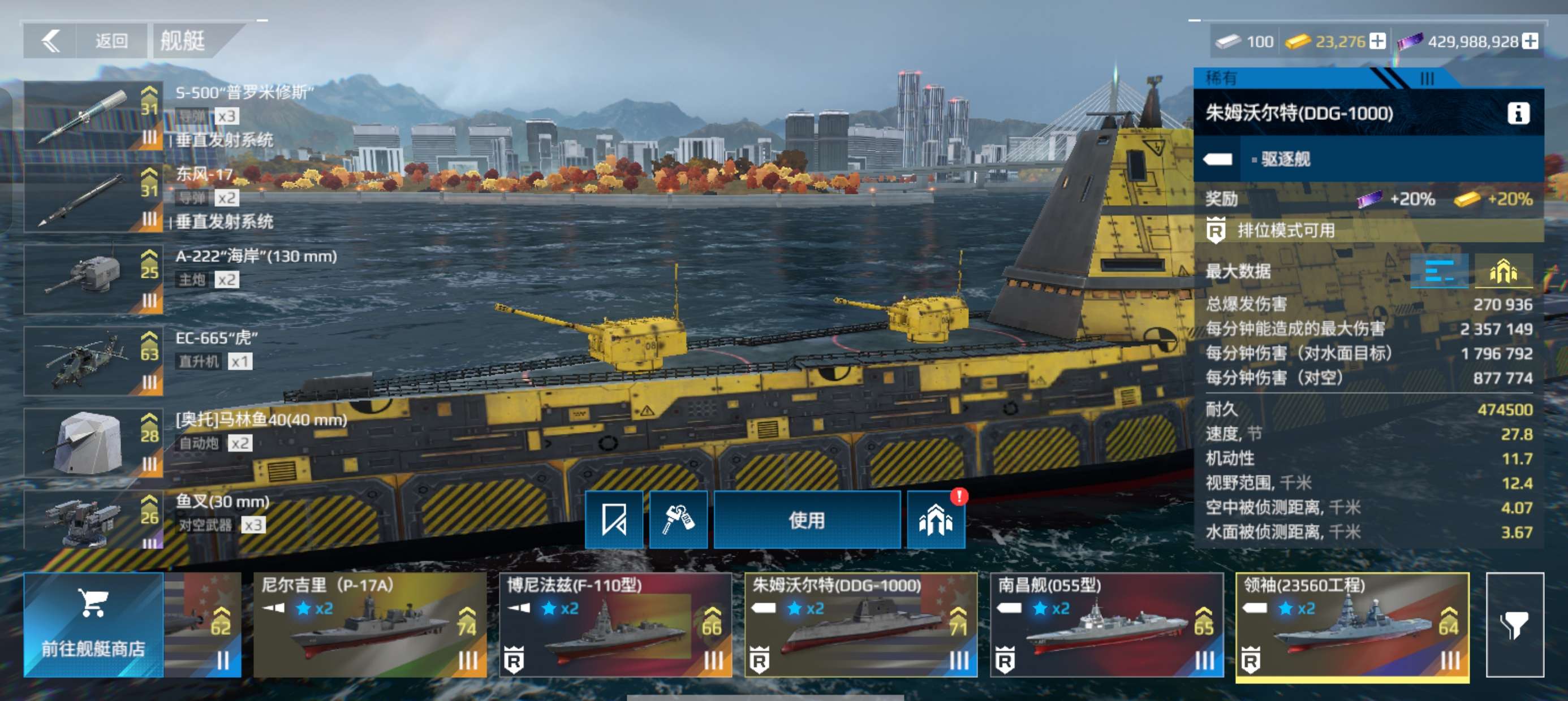Click the 使用 button to use ship
The height and width of the screenshot is (701, 1568).
point(807,520)
